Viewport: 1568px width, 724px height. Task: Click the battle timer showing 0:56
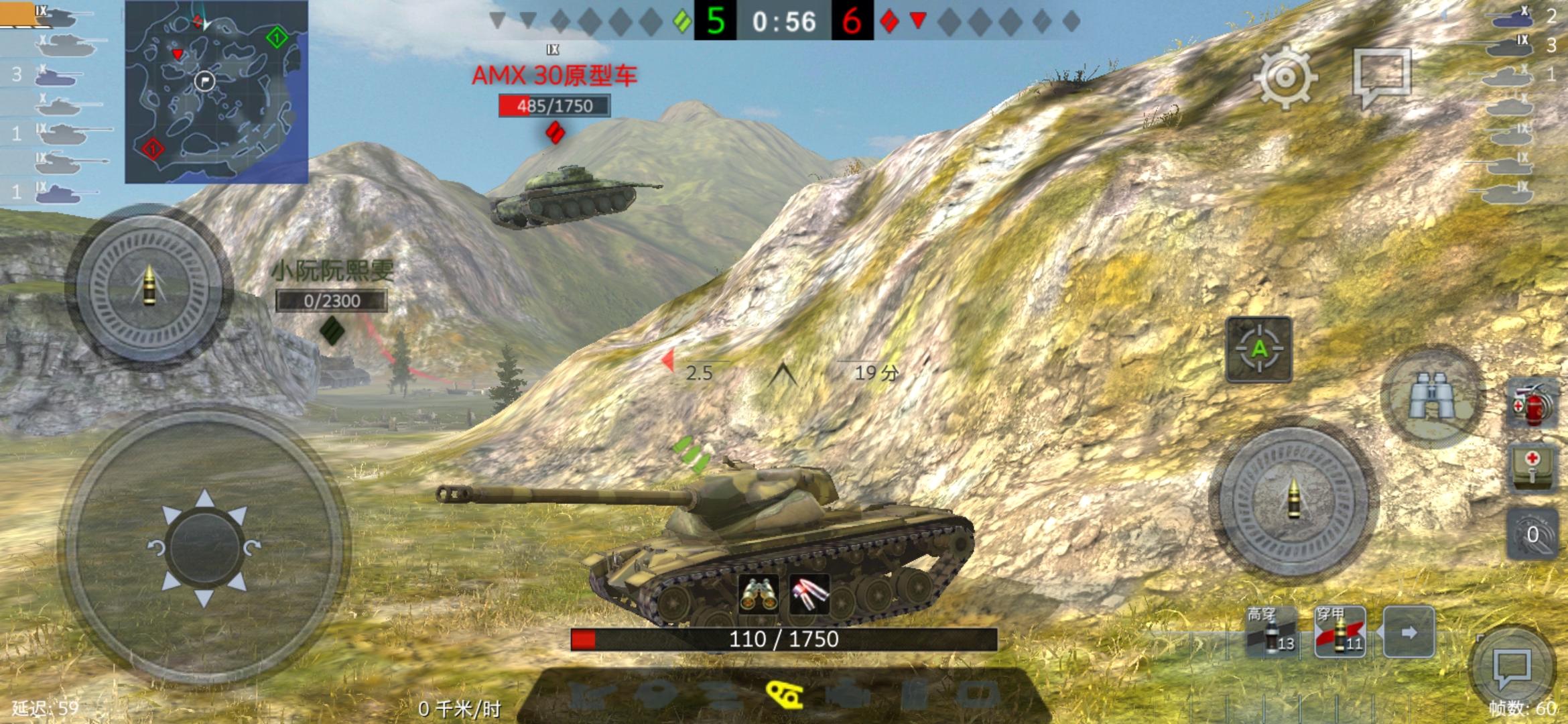point(784,21)
